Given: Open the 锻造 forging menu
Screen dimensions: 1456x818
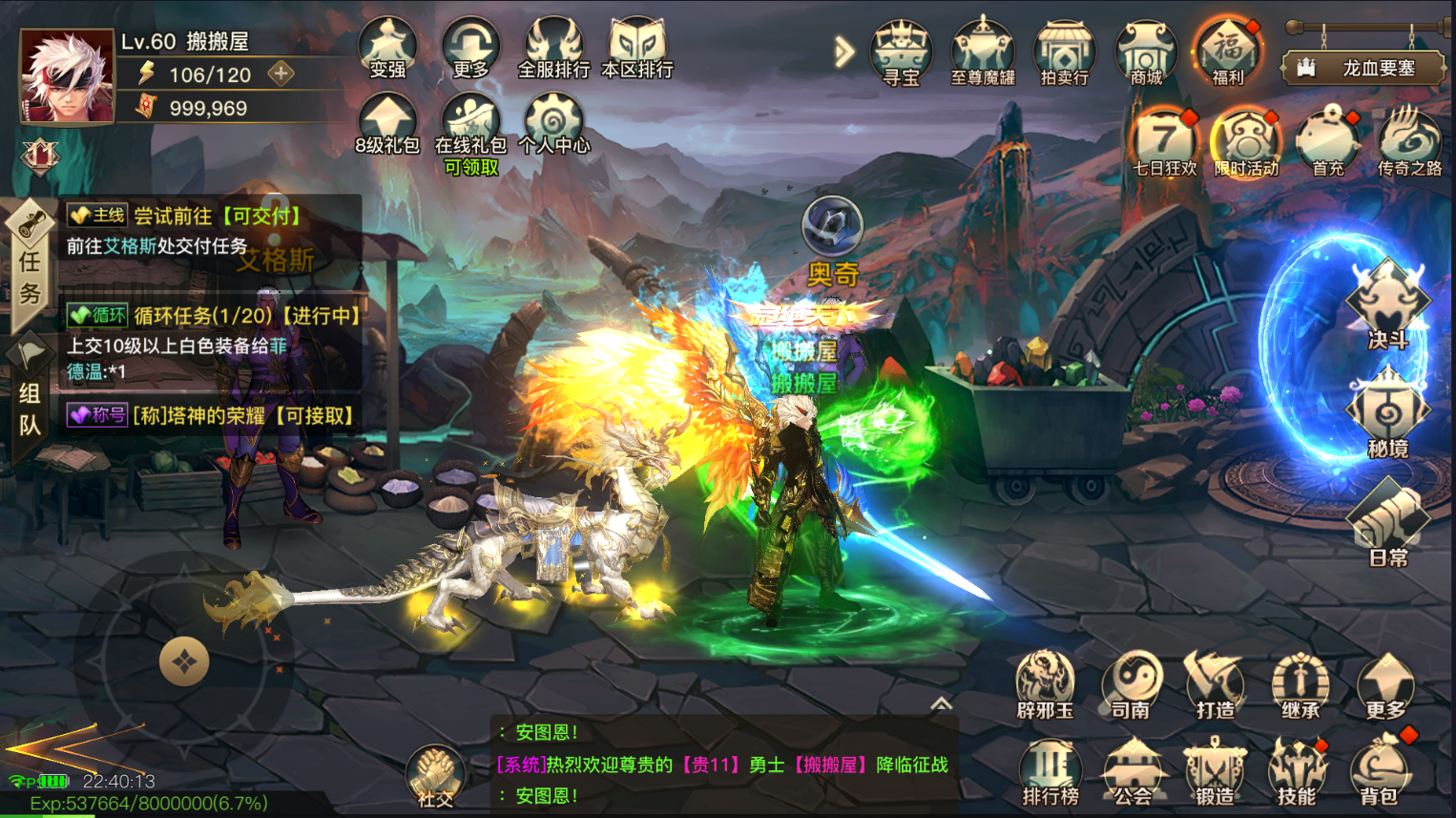Looking at the screenshot, I should click(x=1214, y=771).
